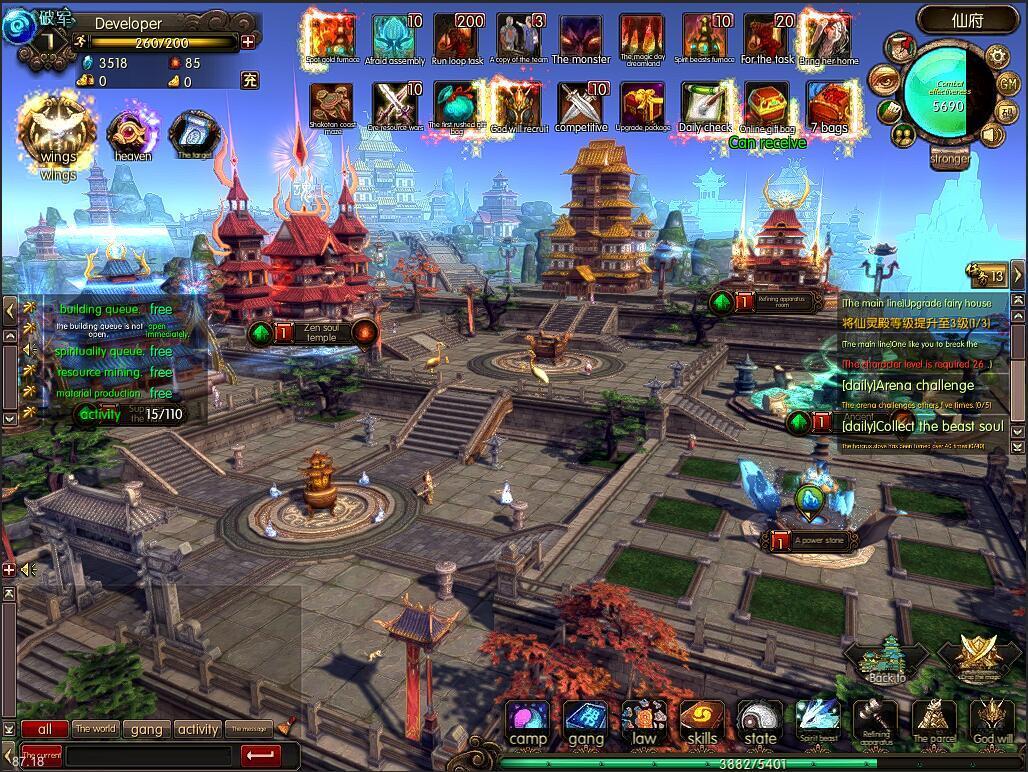
Task: Click the Run loop task icon
Action: (x=458, y=37)
